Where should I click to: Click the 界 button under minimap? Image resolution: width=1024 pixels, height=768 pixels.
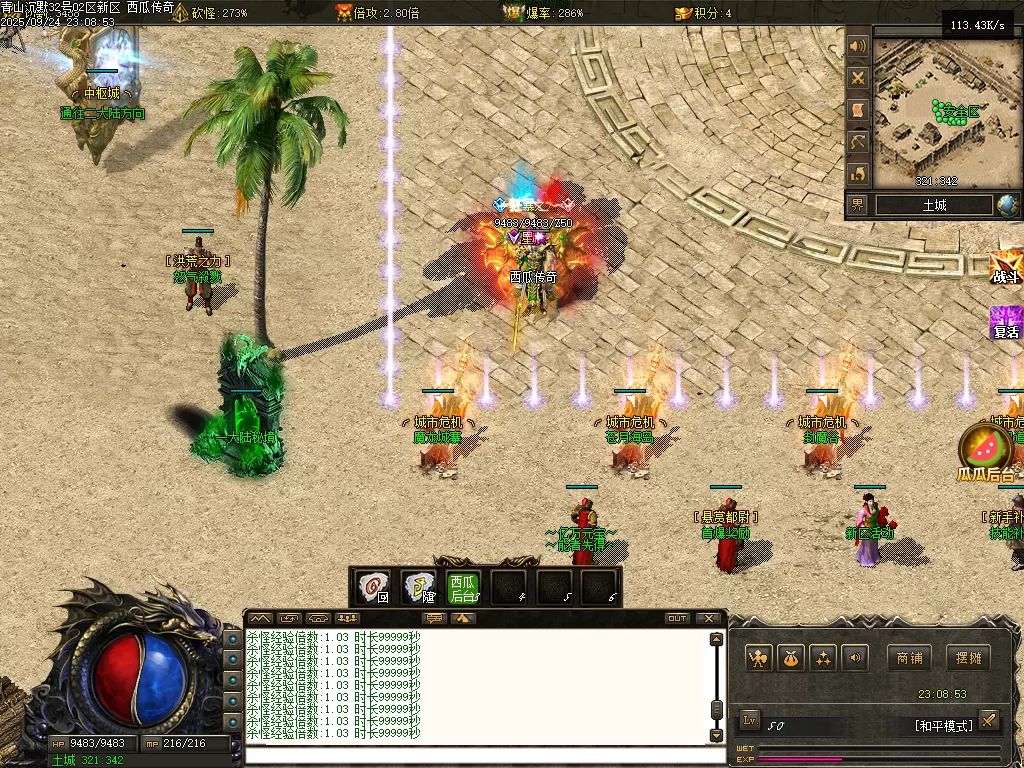pyautogui.click(x=858, y=205)
